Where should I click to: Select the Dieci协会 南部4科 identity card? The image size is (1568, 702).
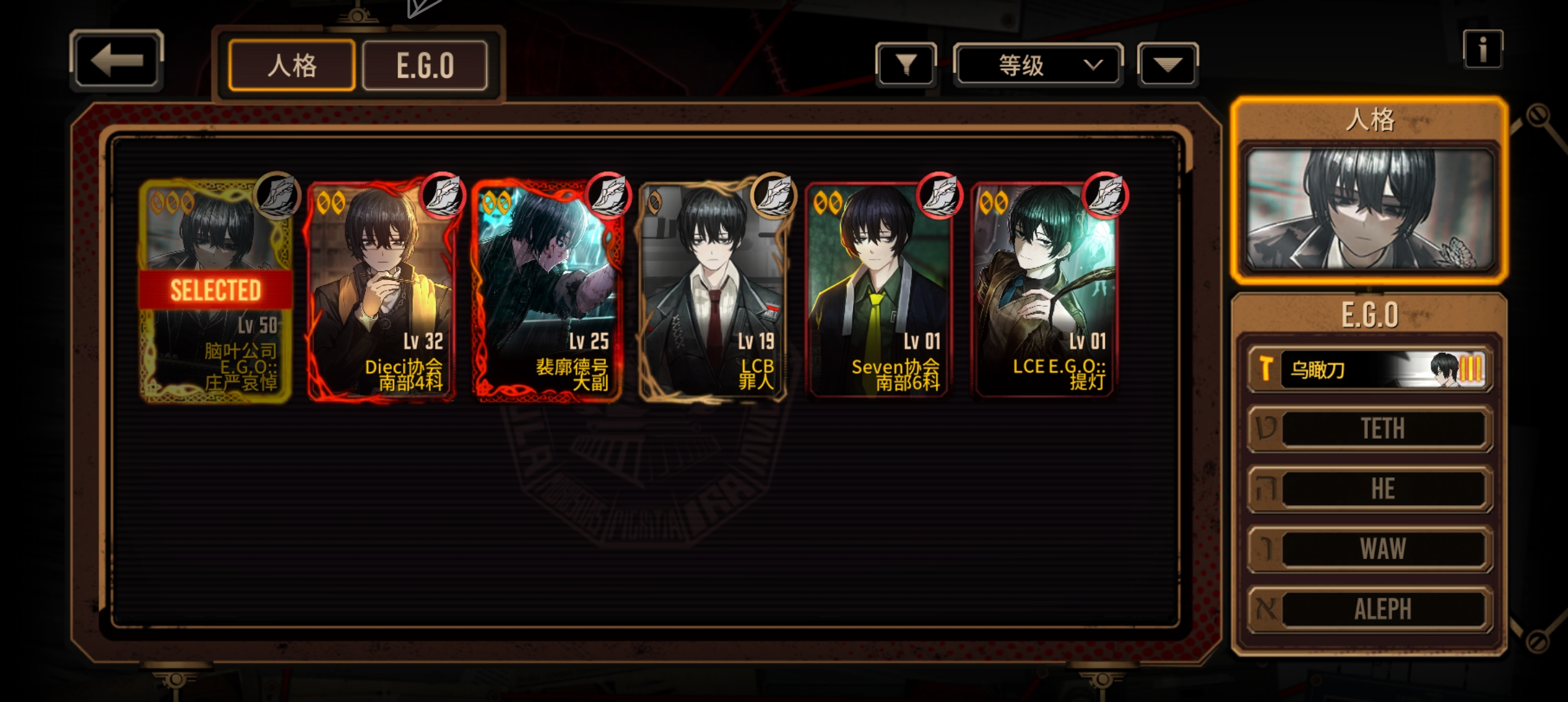coord(382,291)
